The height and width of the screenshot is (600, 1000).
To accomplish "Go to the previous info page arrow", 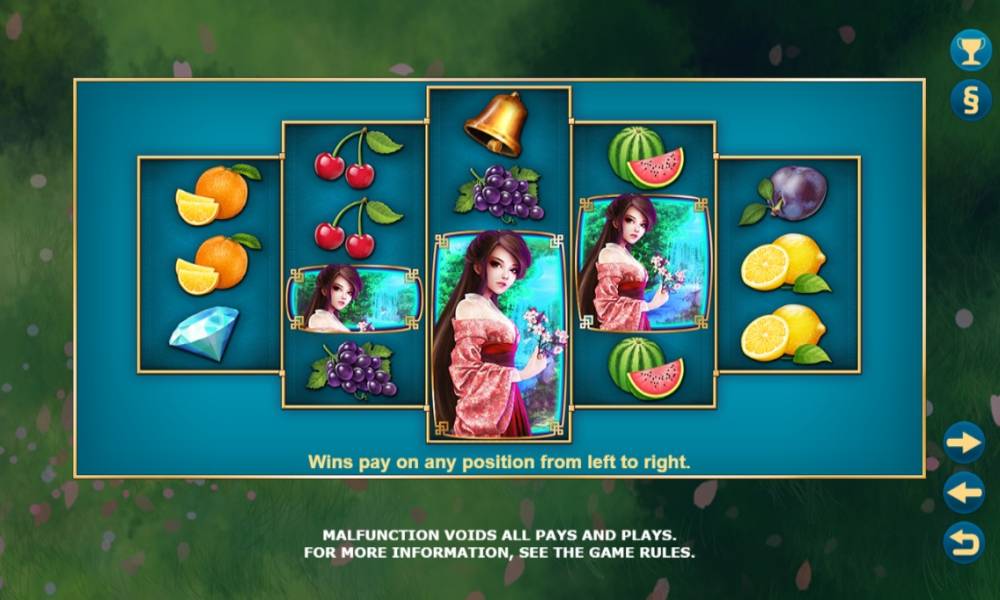I will click(964, 492).
